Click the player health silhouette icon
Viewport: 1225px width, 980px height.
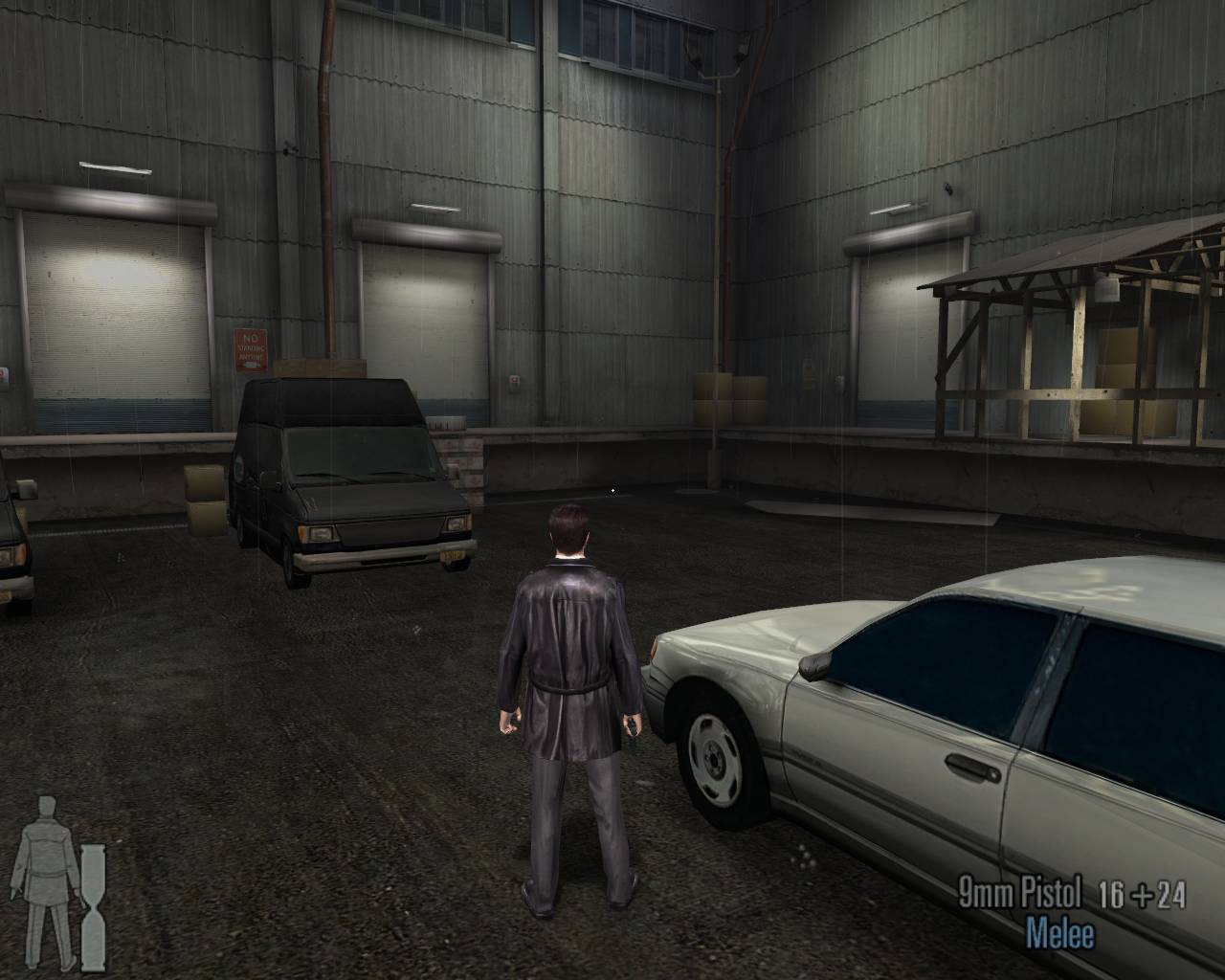click(42, 880)
